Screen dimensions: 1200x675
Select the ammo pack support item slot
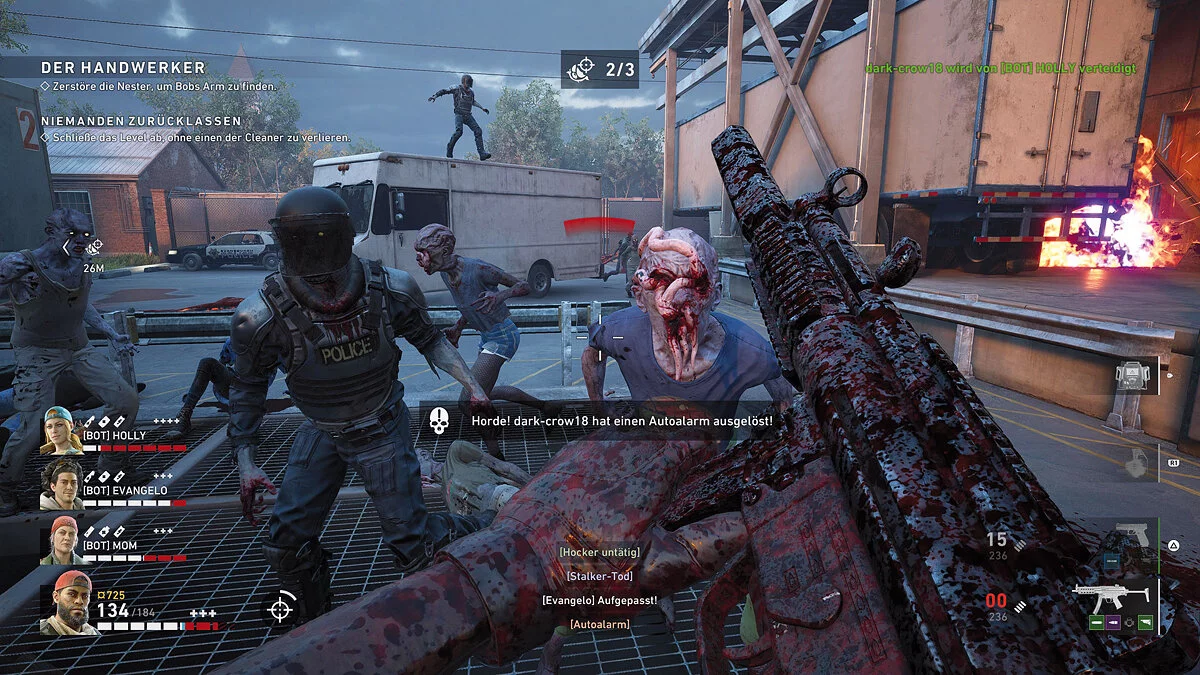tap(1133, 375)
